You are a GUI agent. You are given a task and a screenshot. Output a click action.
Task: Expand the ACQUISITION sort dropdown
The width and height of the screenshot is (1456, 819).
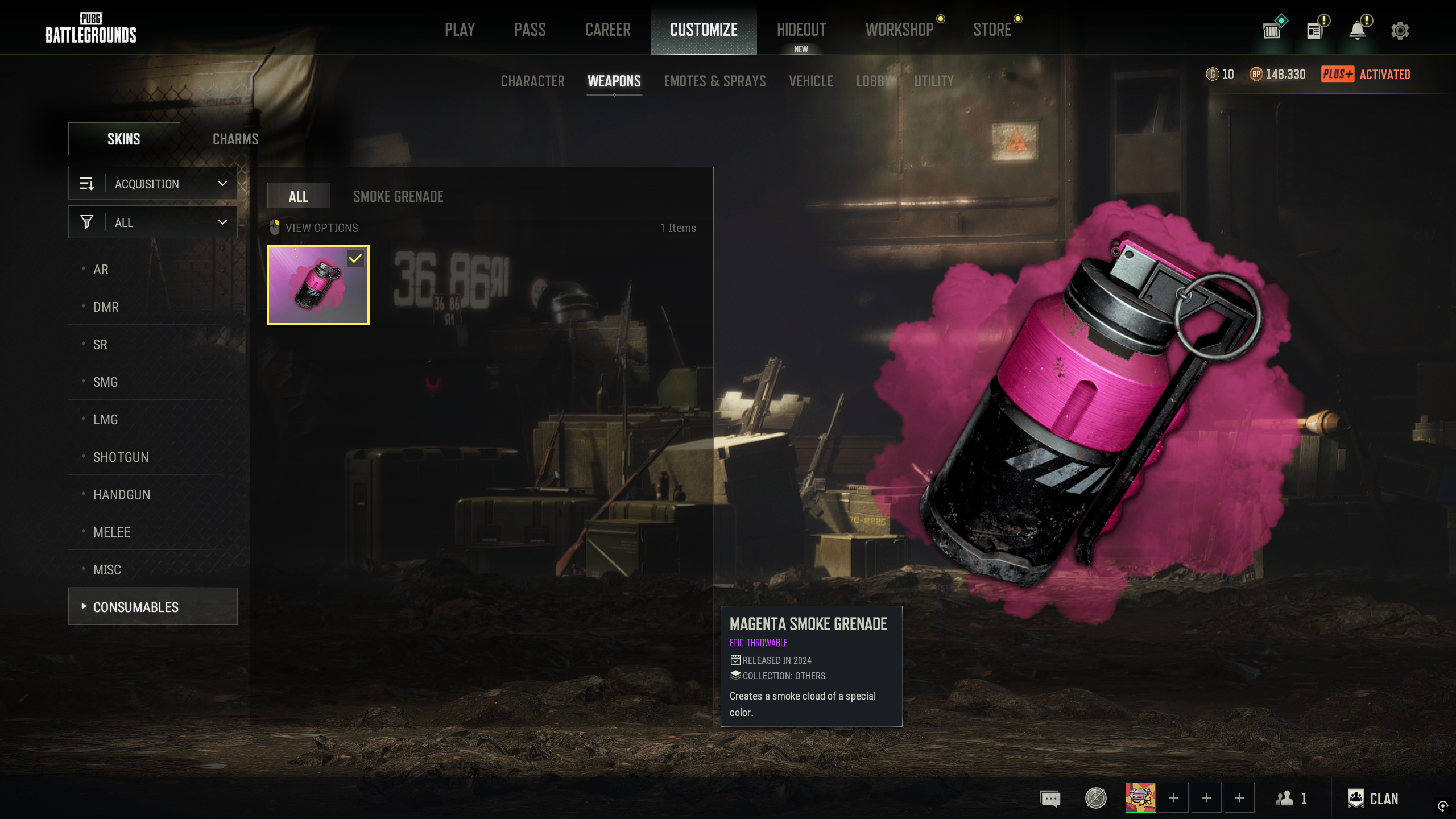tap(153, 184)
